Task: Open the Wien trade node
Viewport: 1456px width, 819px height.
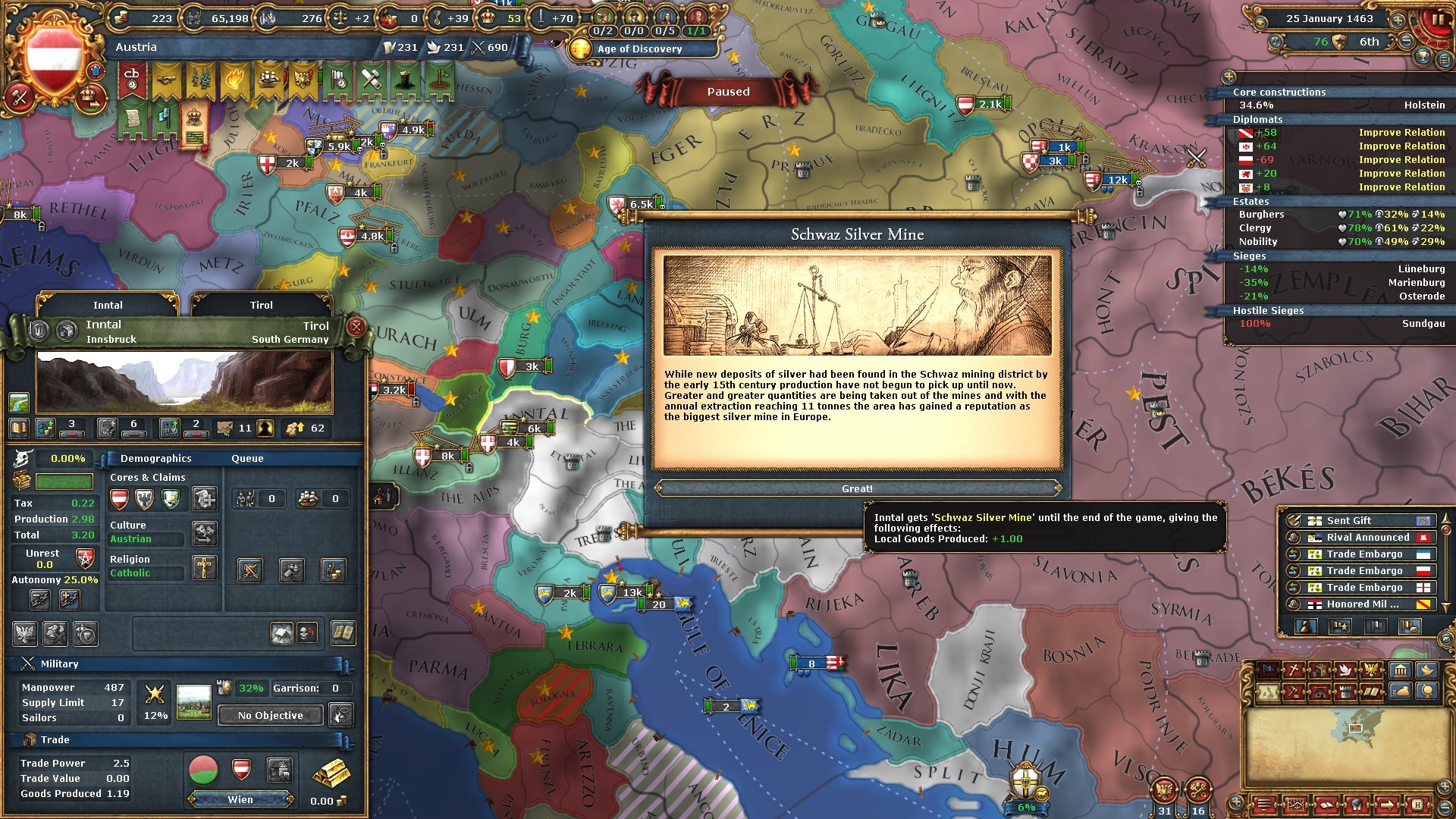Action: tap(240, 799)
